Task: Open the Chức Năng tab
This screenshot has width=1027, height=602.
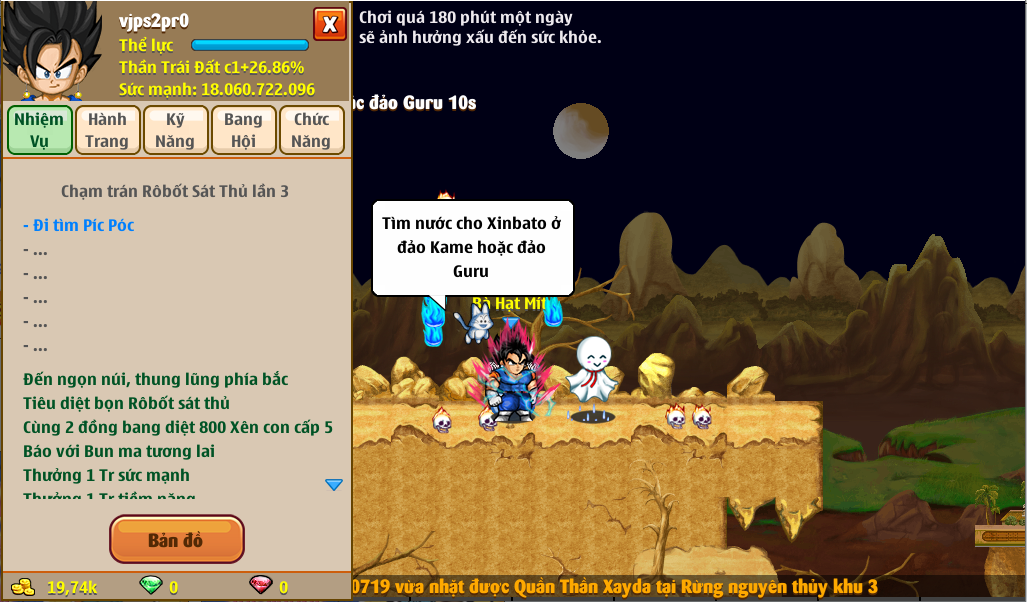Action: point(311,130)
